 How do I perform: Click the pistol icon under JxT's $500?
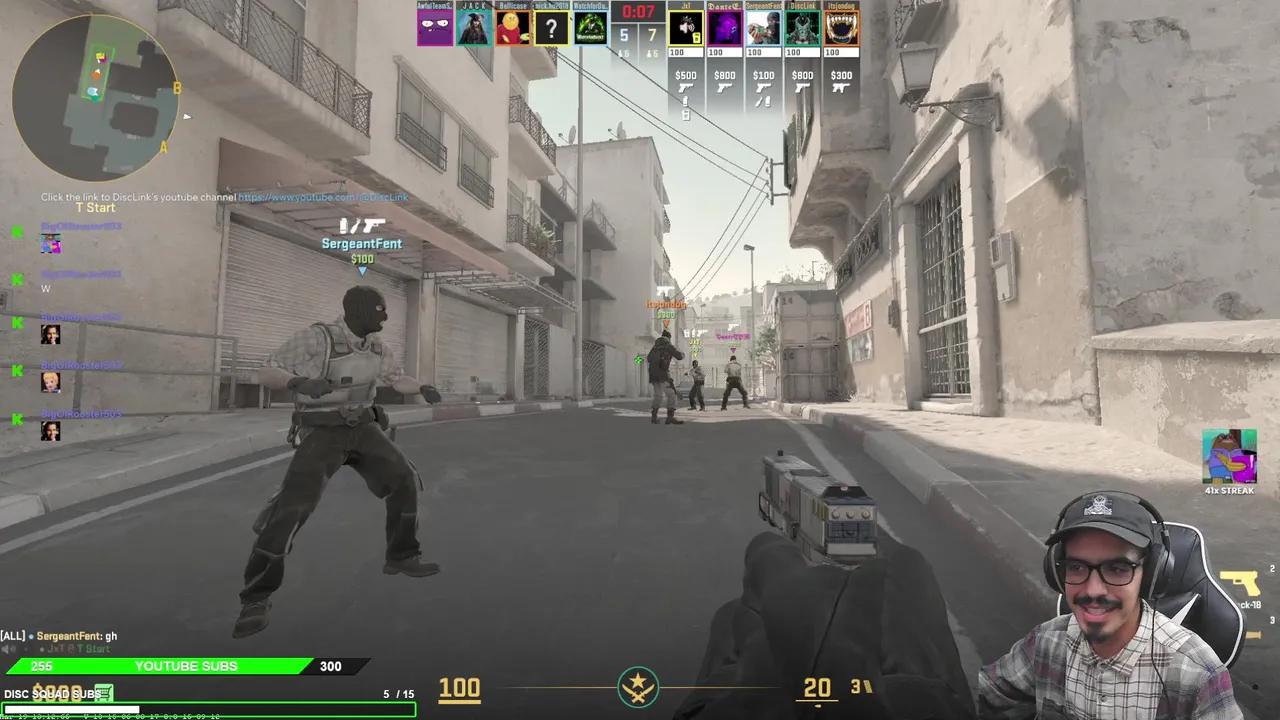pyautogui.click(x=686, y=88)
